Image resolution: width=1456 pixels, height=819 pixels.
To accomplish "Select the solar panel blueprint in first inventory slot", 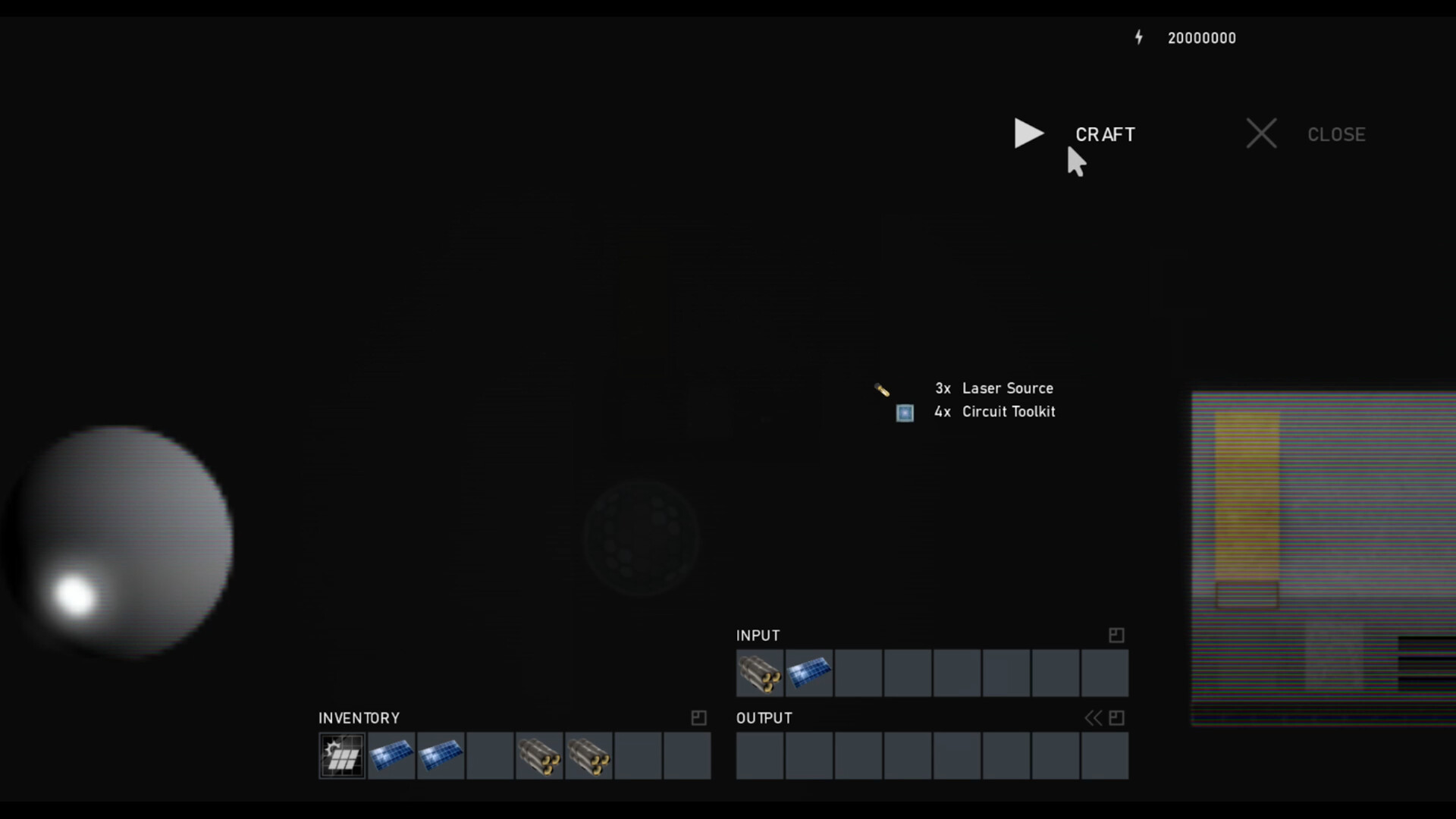I will tap(341, 755).
